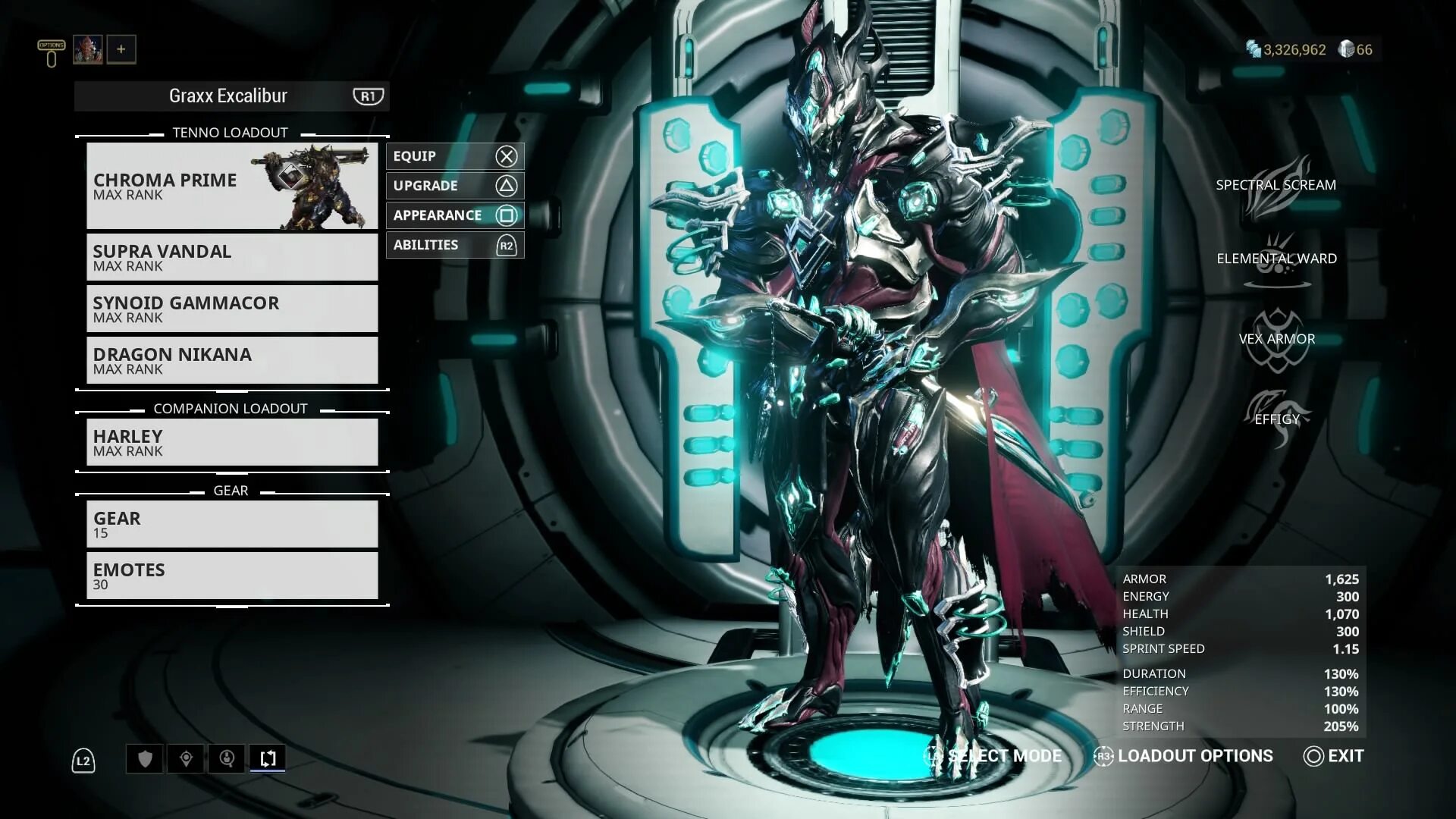View the Elemental Ward ability
This screenshot has height=819, width=1456.
pos(1277,259)
